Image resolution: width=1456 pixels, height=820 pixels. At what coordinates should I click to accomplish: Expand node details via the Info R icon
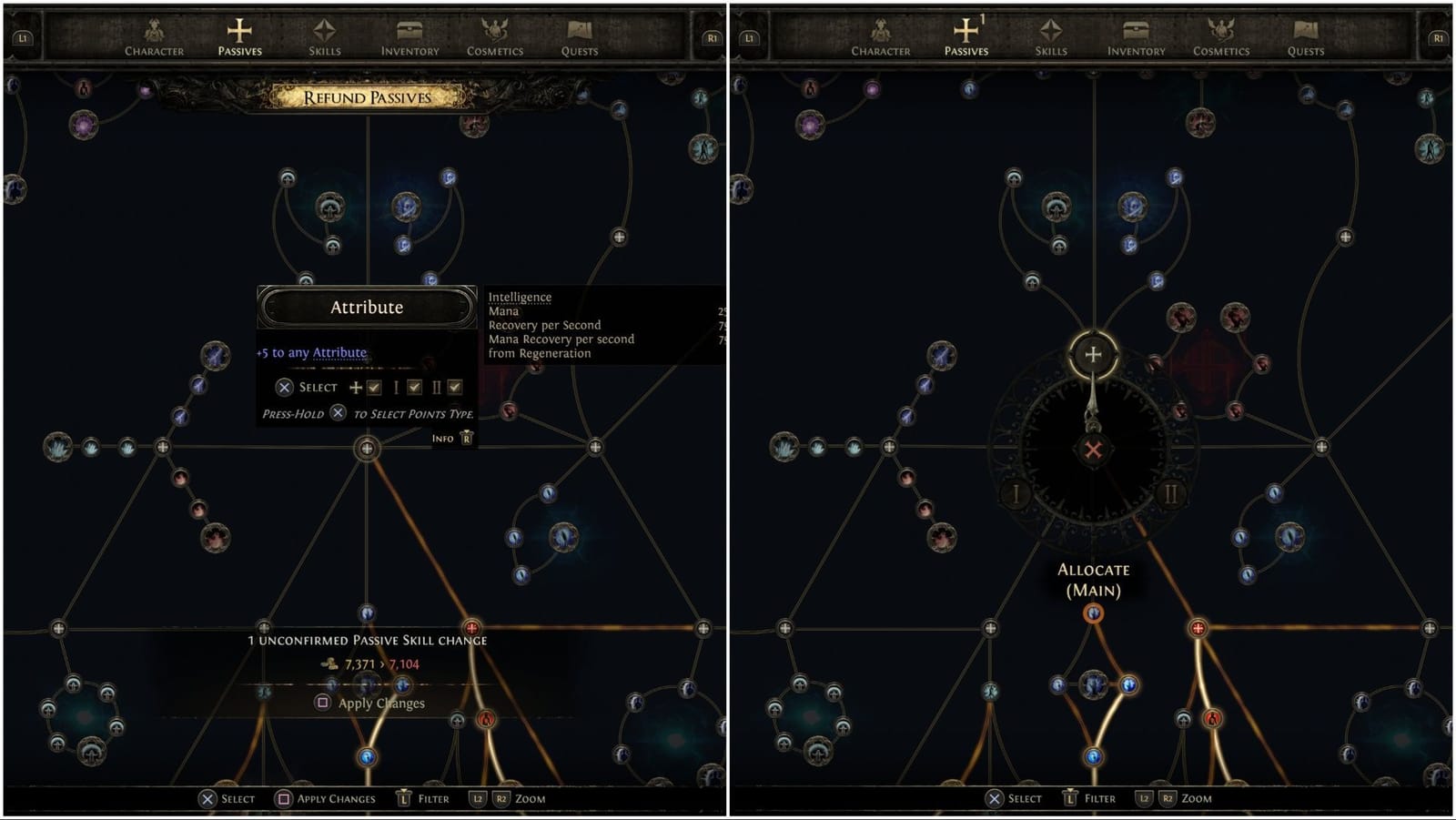tap(467, 439)
